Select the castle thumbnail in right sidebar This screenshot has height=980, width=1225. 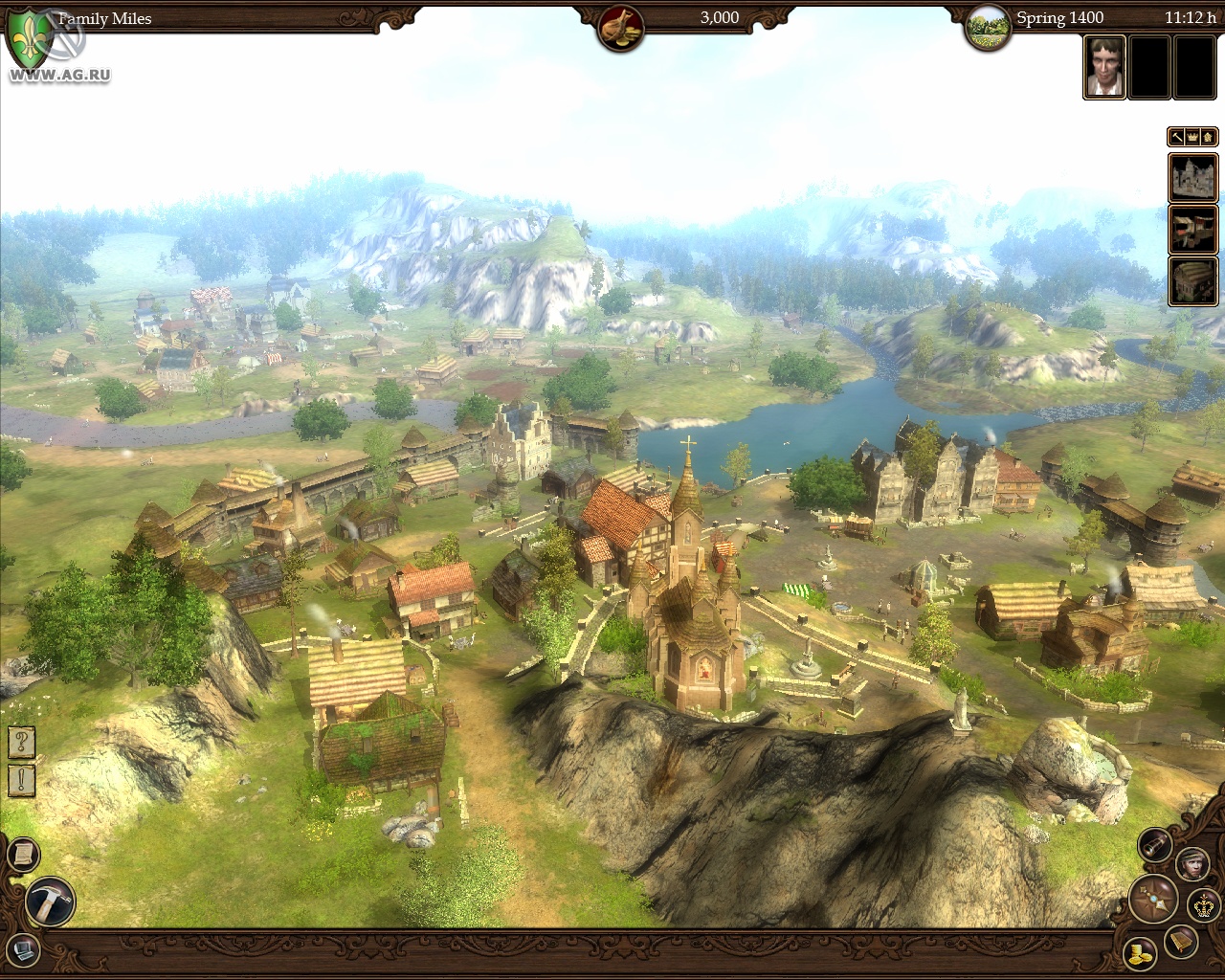click(x=1193, y=178)
